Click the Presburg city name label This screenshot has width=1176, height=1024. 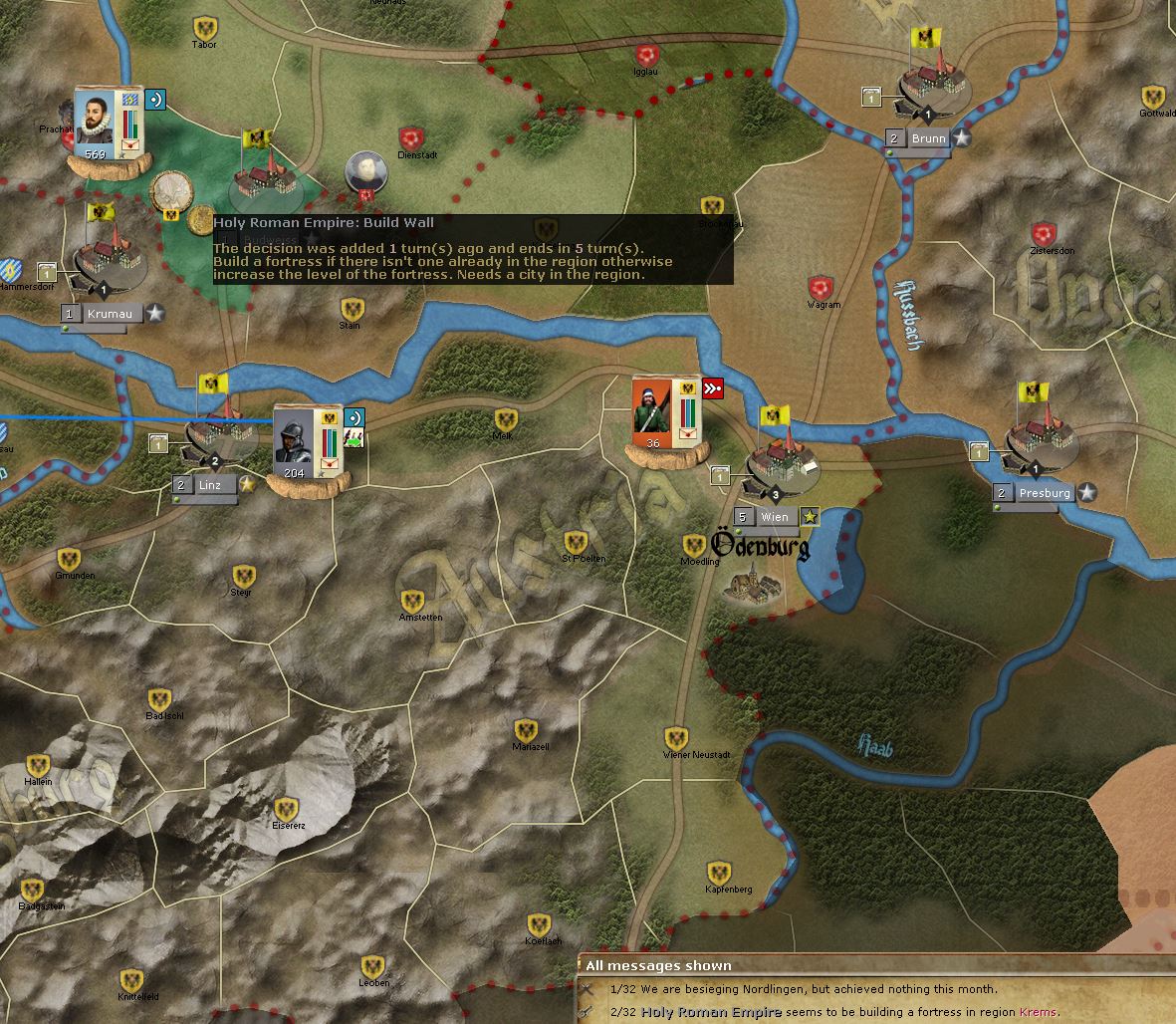click(1044, 493)
